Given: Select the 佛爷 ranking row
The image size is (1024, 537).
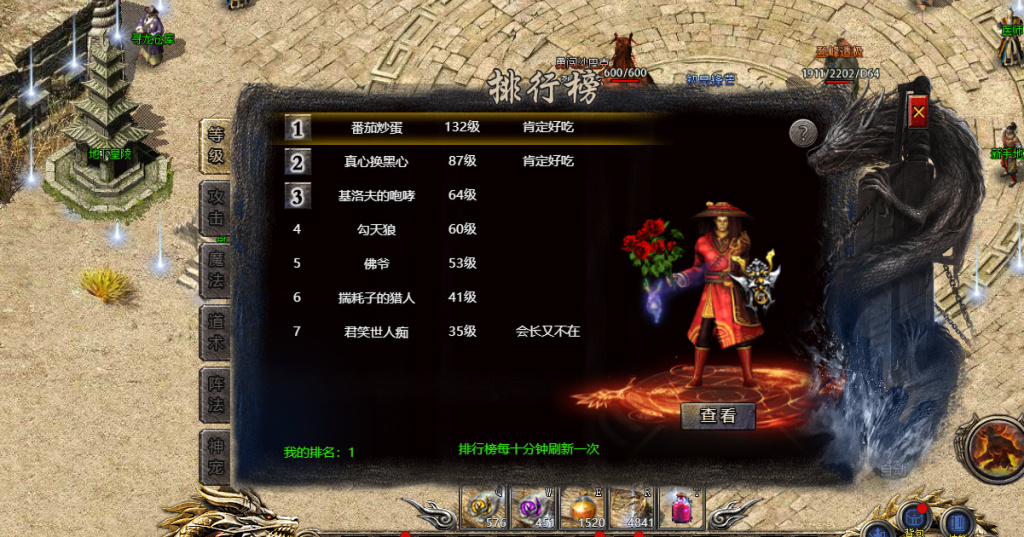Looking at the screenshot, I should pyautogui.click(x=378, y=263).
